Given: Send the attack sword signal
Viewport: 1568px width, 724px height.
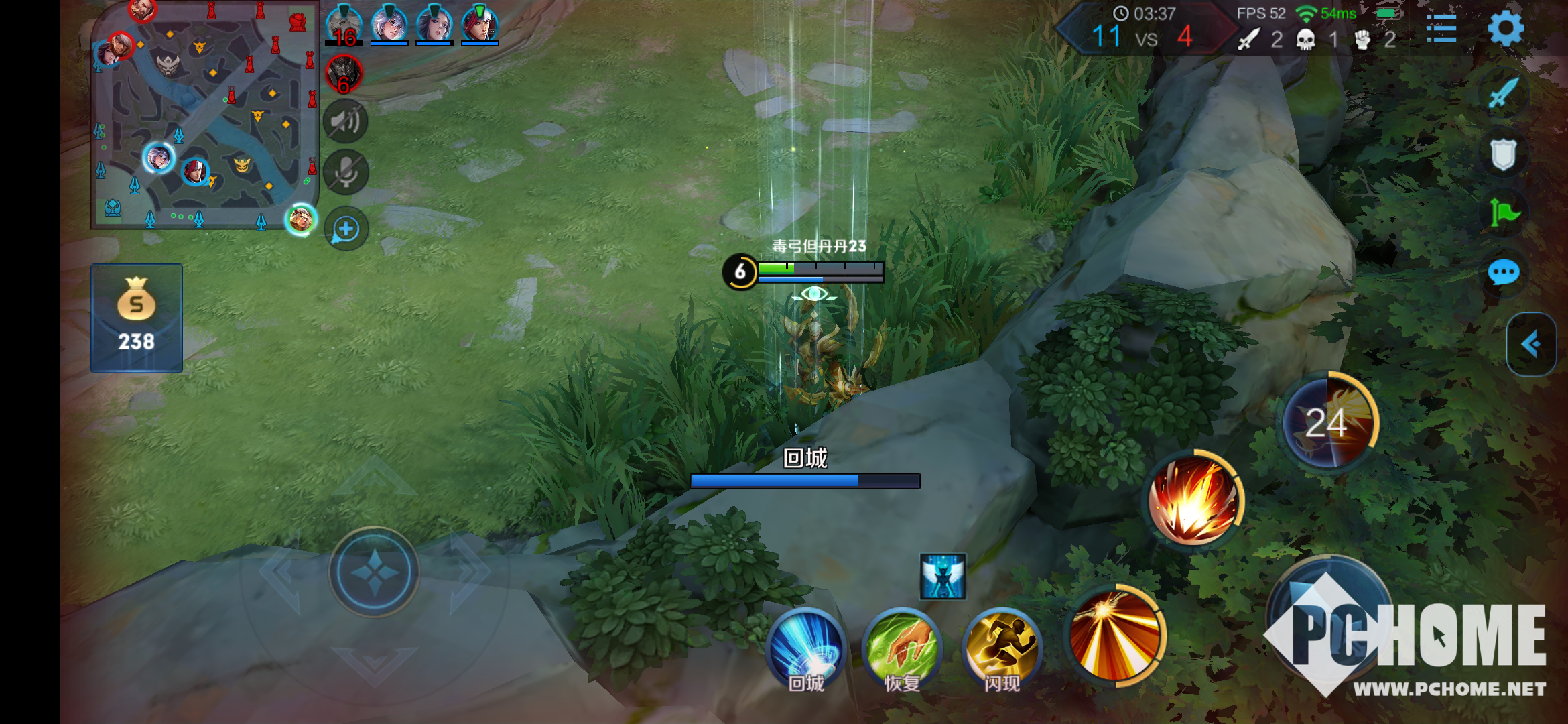Looking at the screenshot, I should tap(1503, 93).
